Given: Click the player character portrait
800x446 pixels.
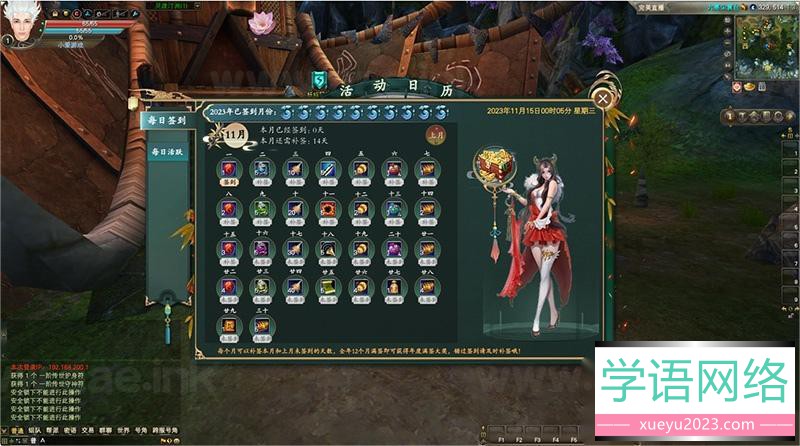Looking at the screenshot, I should click(20, 22).
